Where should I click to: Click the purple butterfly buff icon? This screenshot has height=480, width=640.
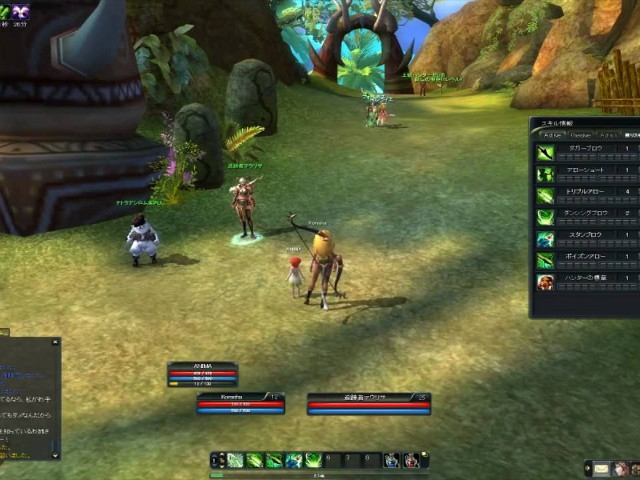tap(21, 10)
